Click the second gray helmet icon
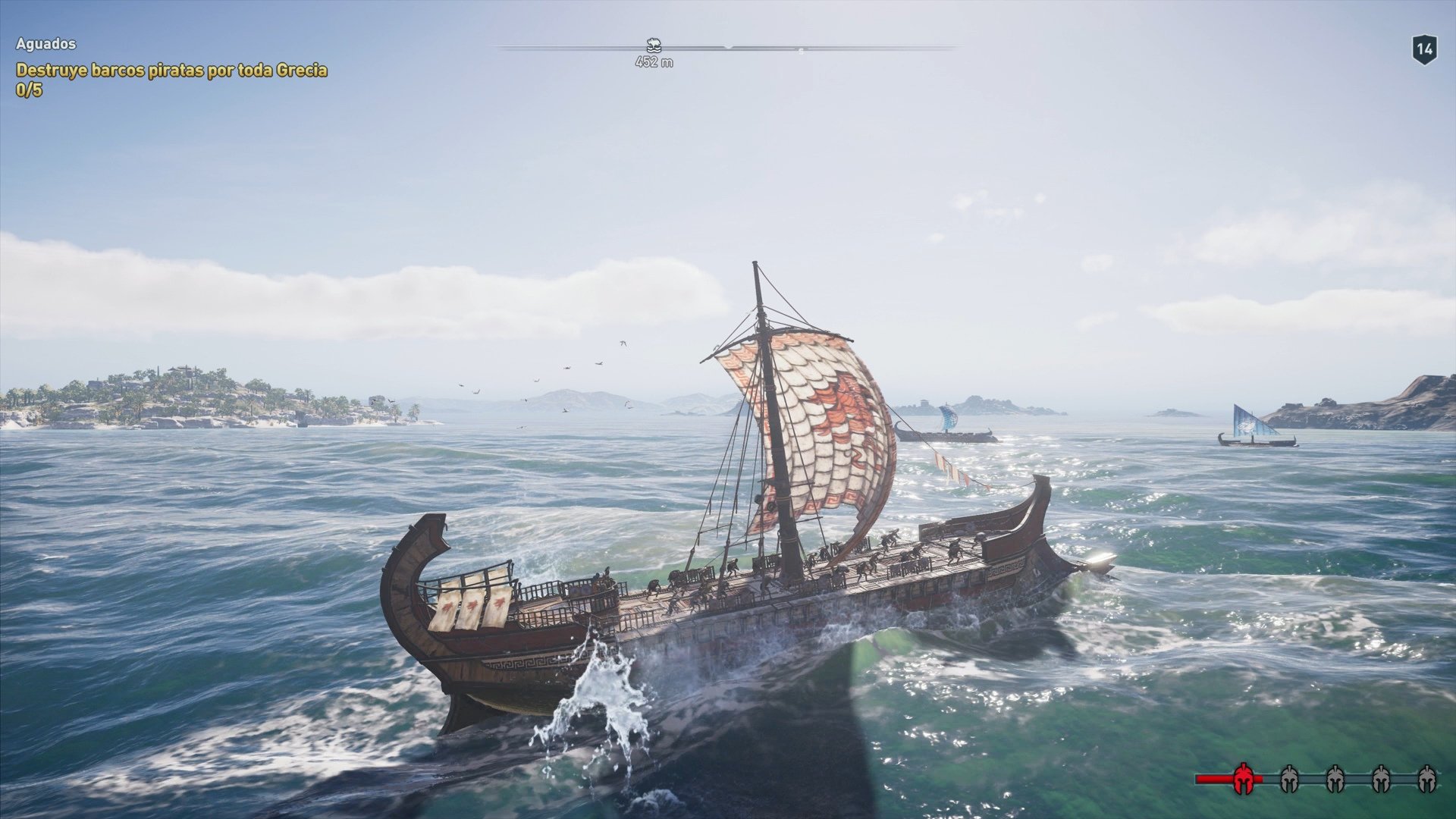 coord(1335,777)
